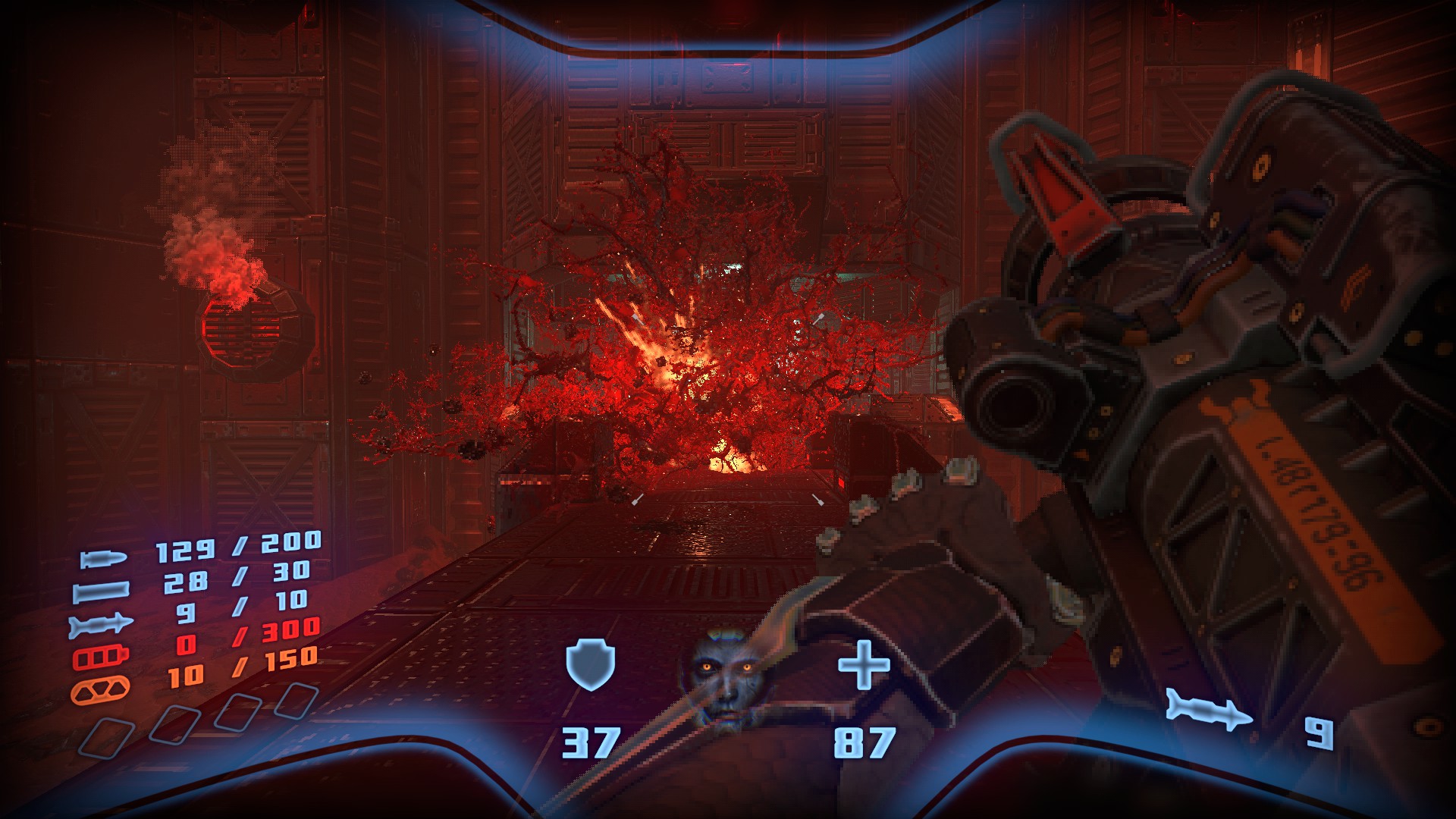
Task: Click the equipped weapon rocket ammo icon
Action: coord(1209,711)
